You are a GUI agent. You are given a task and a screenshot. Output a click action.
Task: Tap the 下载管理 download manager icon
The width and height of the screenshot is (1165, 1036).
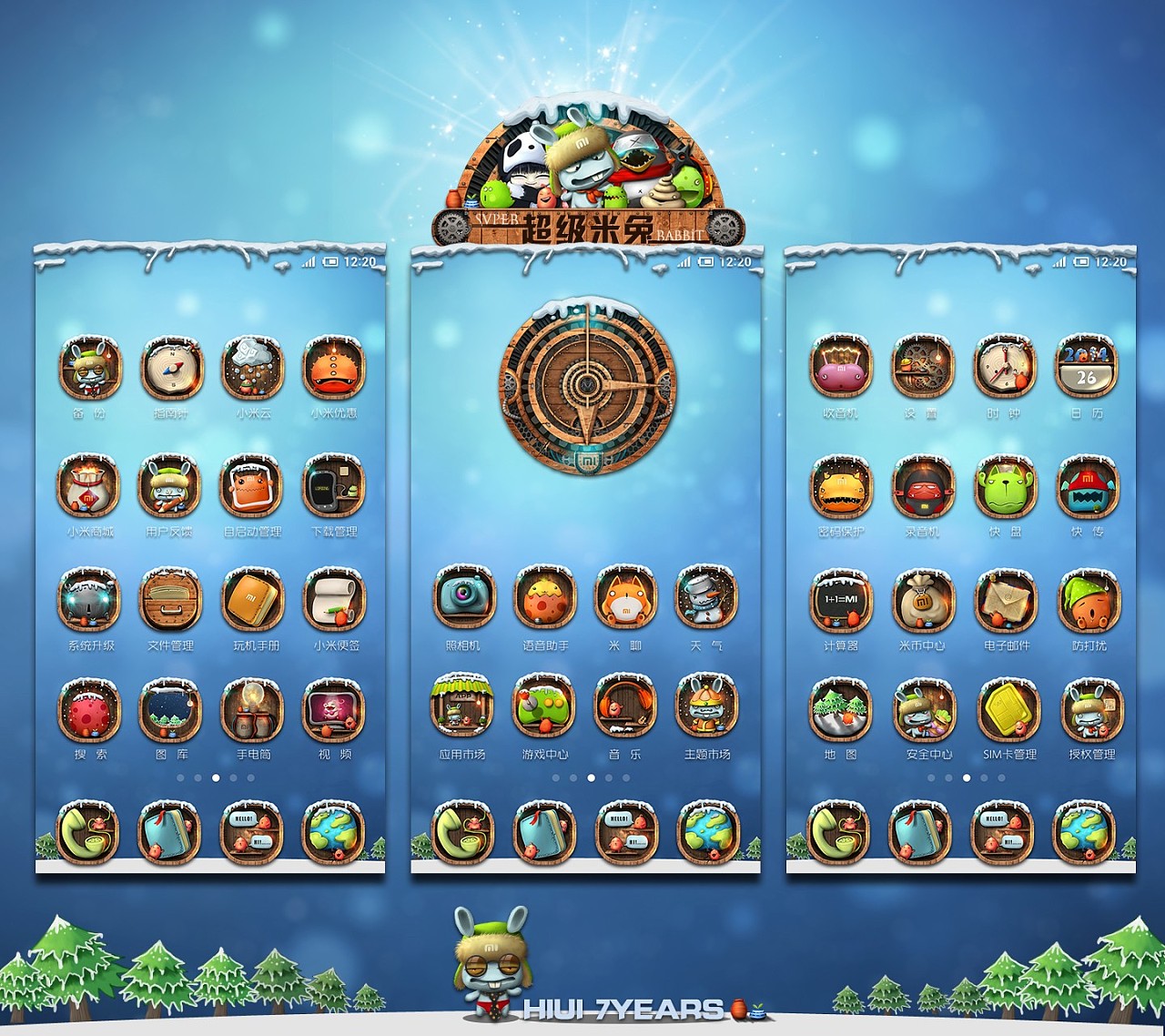click(x=334, y=485)
